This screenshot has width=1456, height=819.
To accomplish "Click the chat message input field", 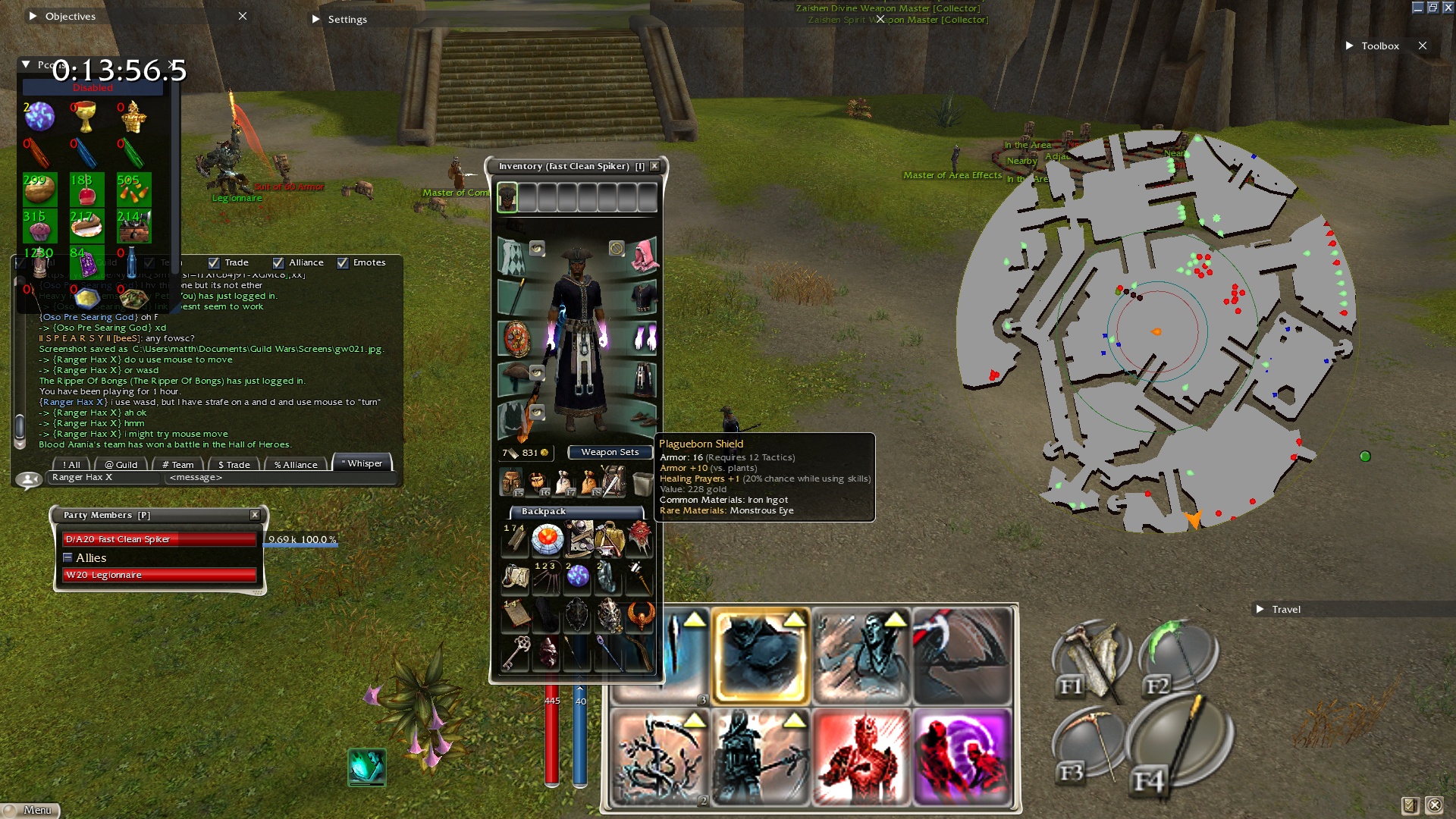I will click(281, 477).
